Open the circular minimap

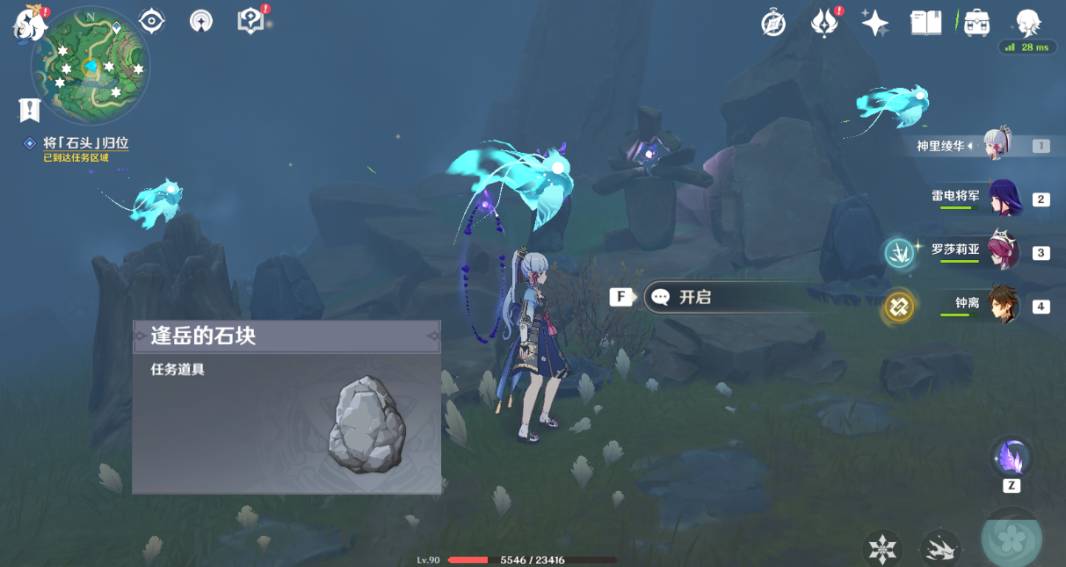[x=90, y=66]
